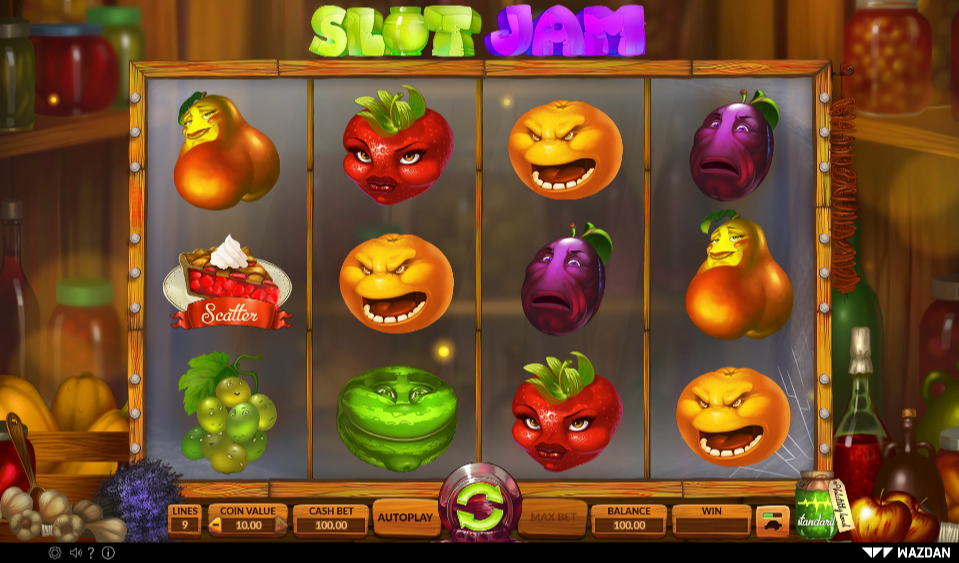
Task: Switch the standard volatility jam jar
Action: pos(815,510)
